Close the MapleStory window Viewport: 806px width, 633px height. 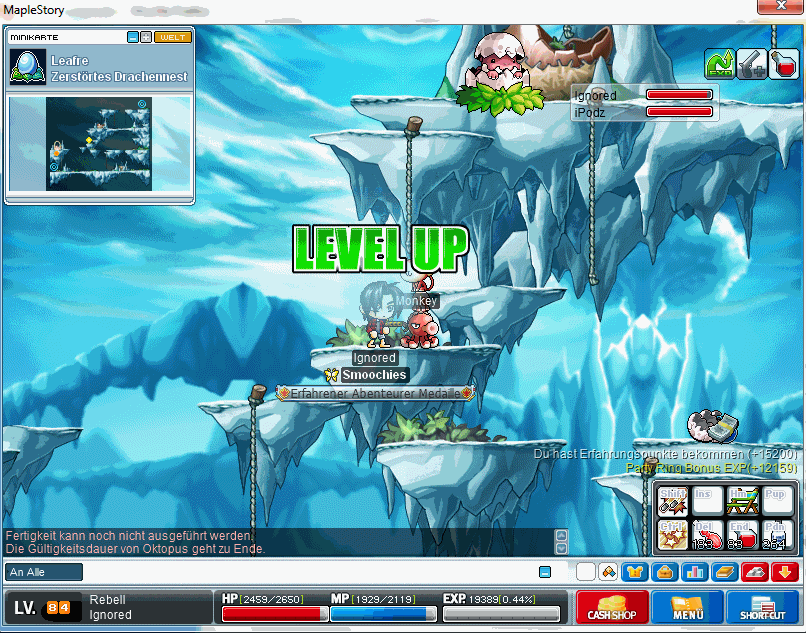(782, 8)
